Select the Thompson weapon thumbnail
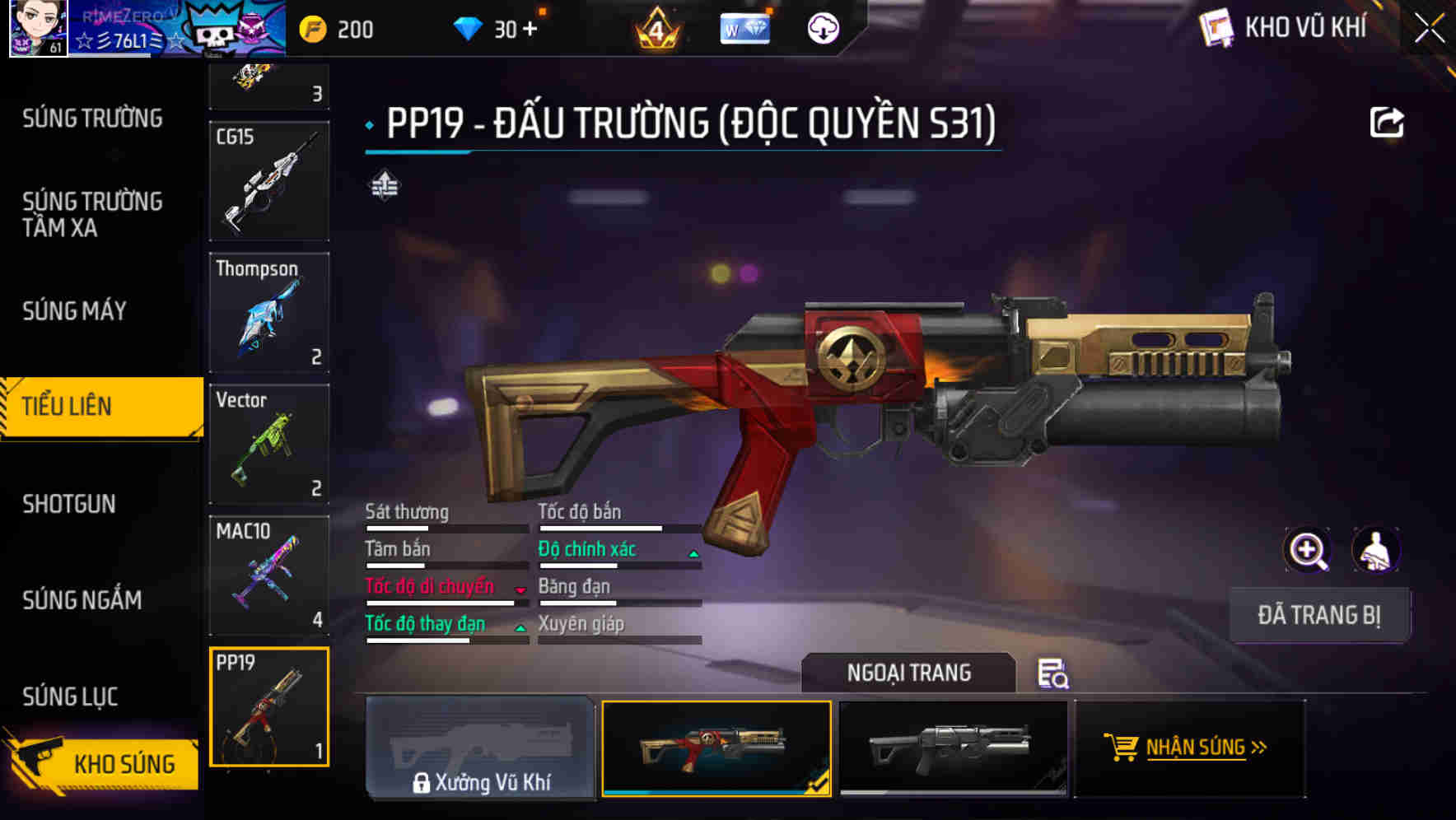 click(269, 313)
